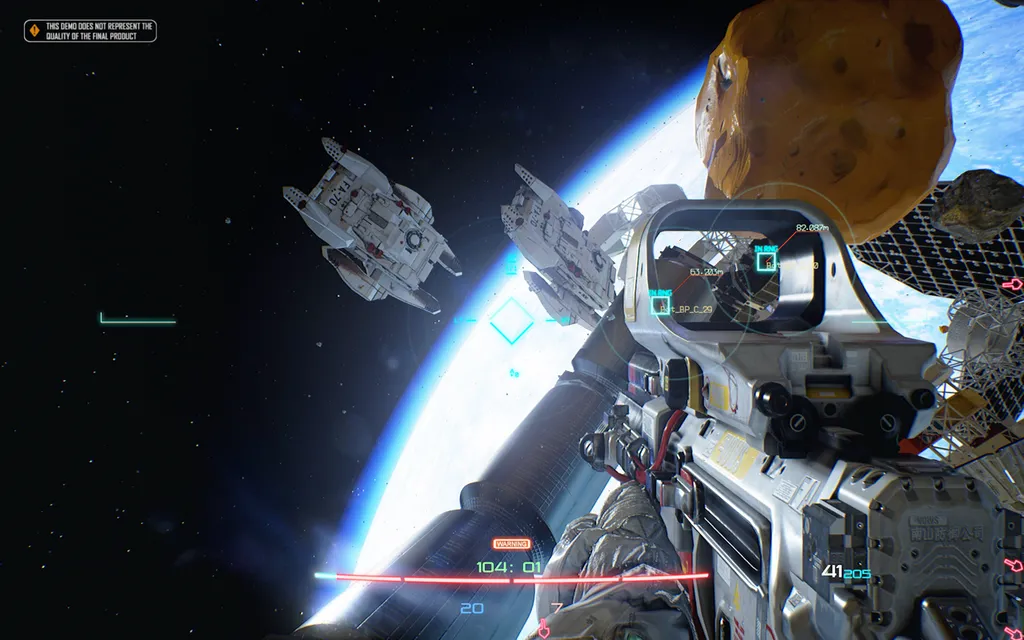Select the target bracket labeled BP_C_29
1024x640 pixels.
click(x=661, y=306)
